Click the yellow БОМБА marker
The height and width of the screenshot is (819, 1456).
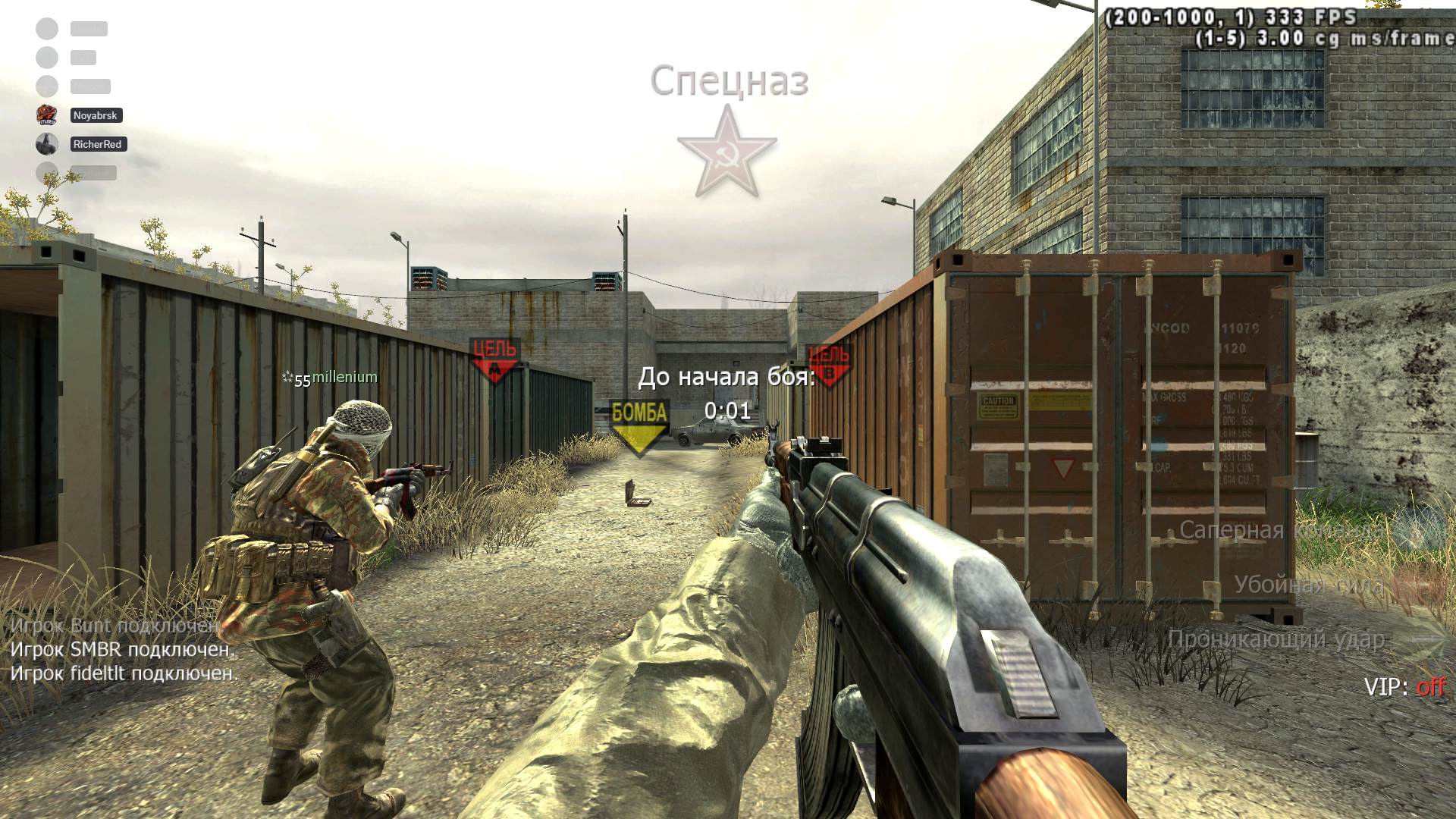click(x=639, y=426)
